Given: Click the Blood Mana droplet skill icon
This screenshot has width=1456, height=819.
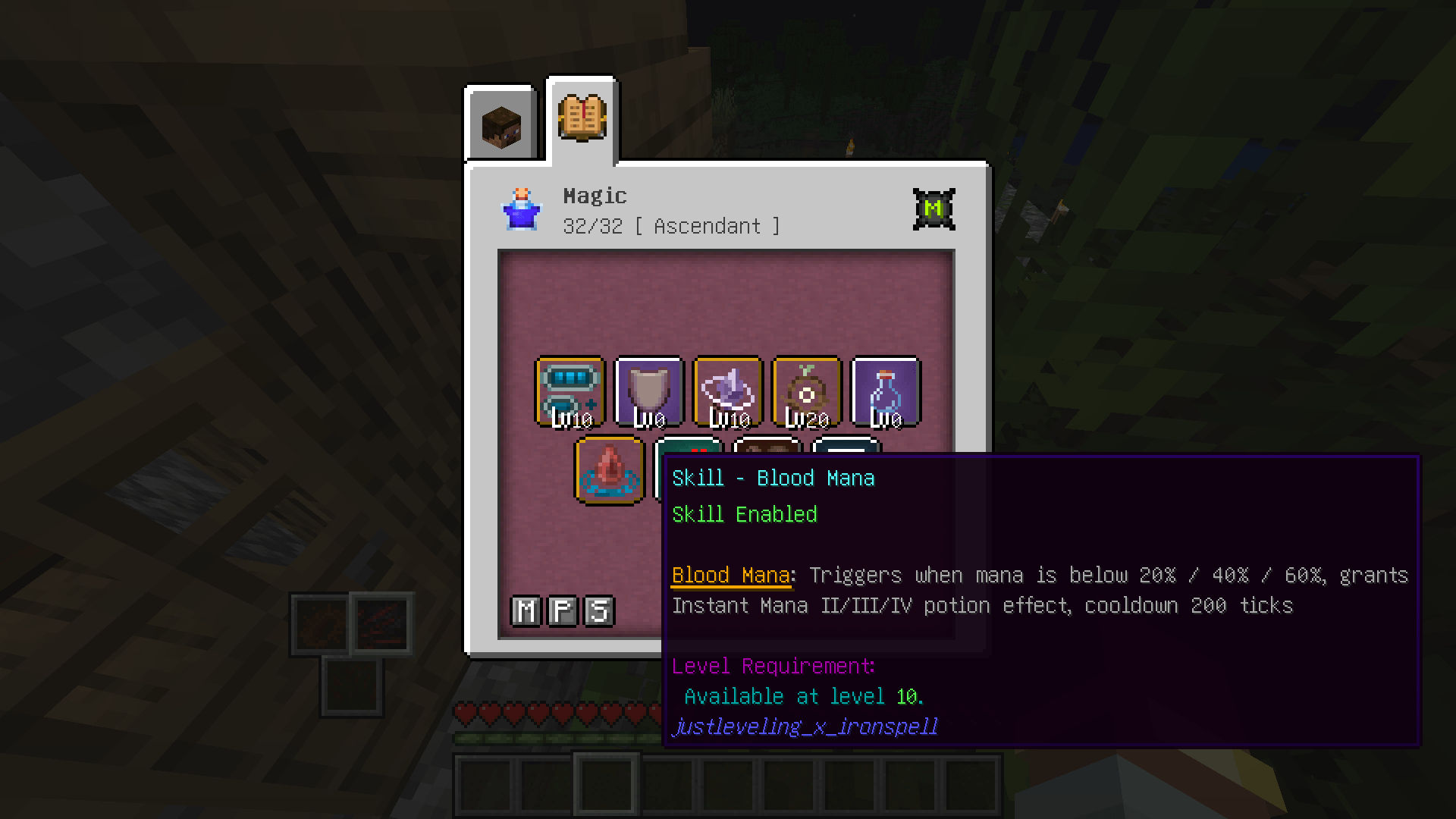Looking at the screenshot, I should coord(609,470).
